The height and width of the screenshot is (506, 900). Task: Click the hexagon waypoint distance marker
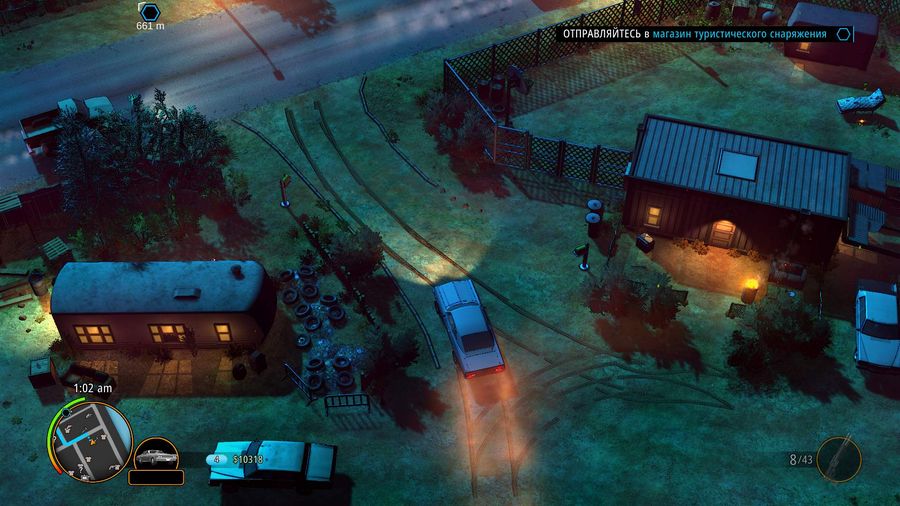[x=150, y=11]
